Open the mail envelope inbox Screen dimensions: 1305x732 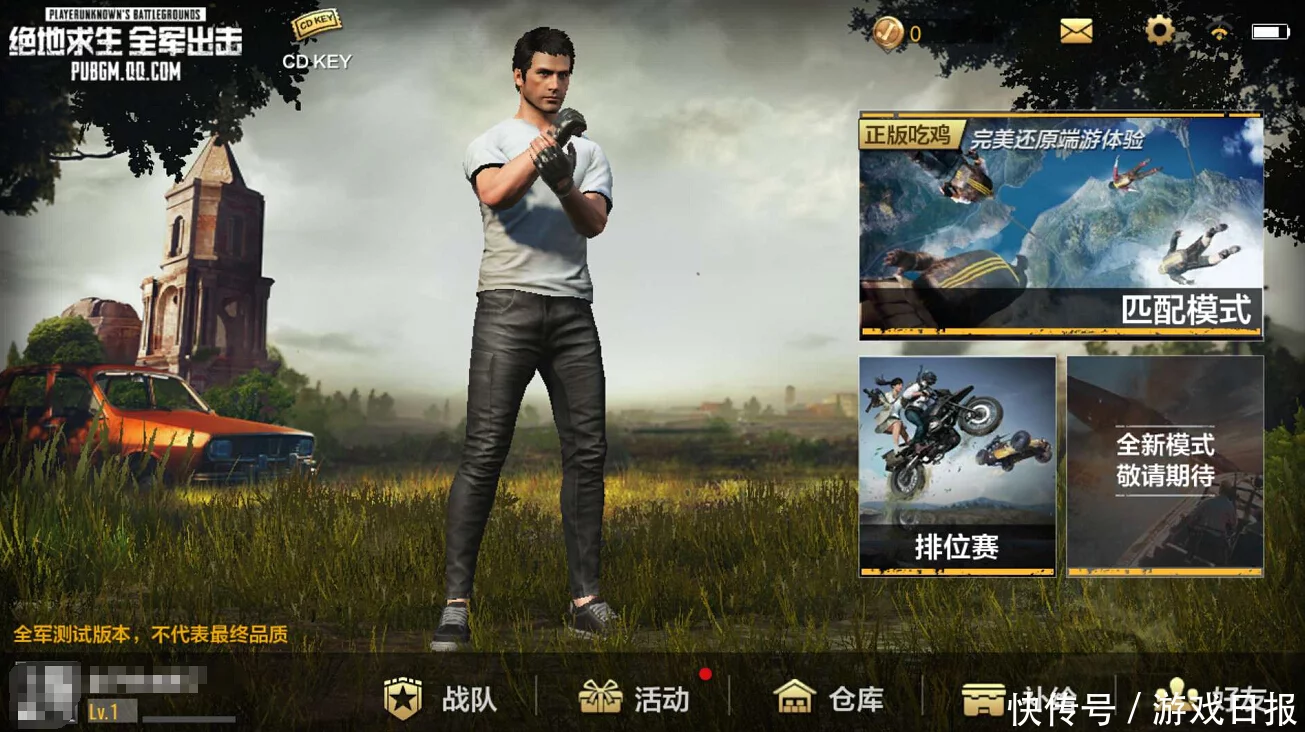[x=1076, y=32]
